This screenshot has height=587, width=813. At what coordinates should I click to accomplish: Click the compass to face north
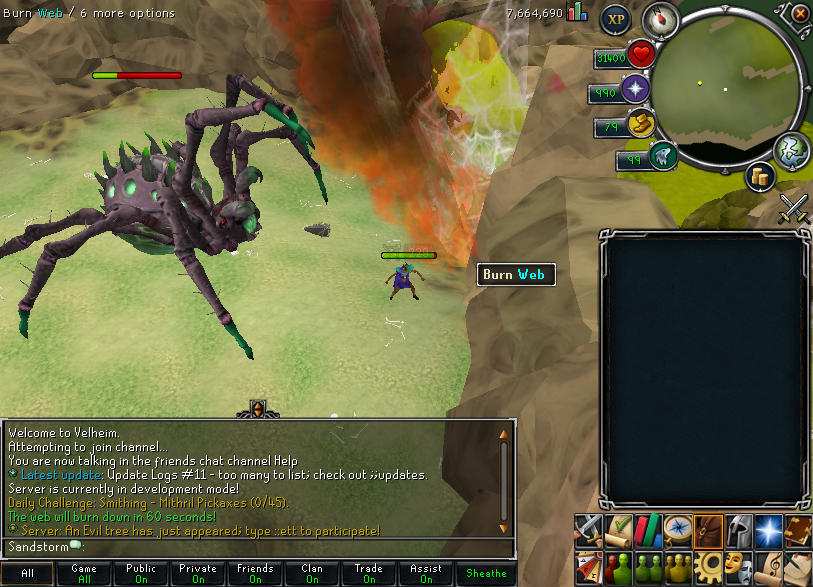coord(659,18)
